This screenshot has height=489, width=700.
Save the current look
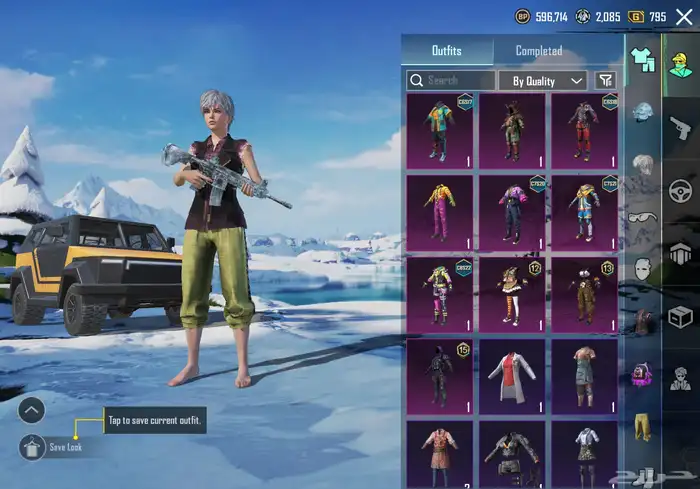click(32, 446)
